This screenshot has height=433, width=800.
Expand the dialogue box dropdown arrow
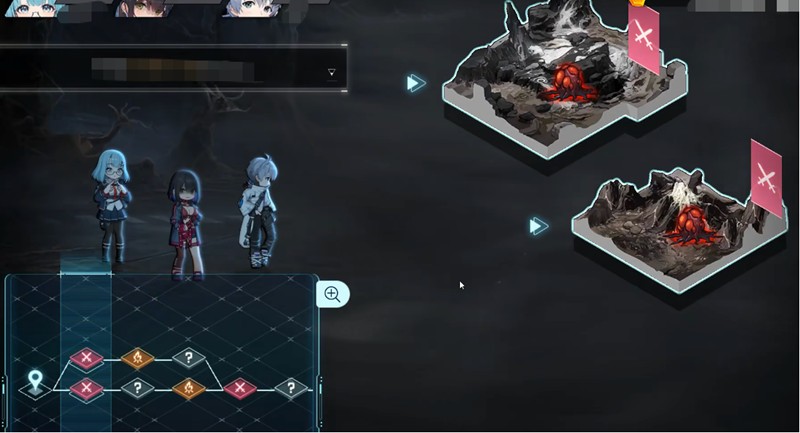(331, 72)
